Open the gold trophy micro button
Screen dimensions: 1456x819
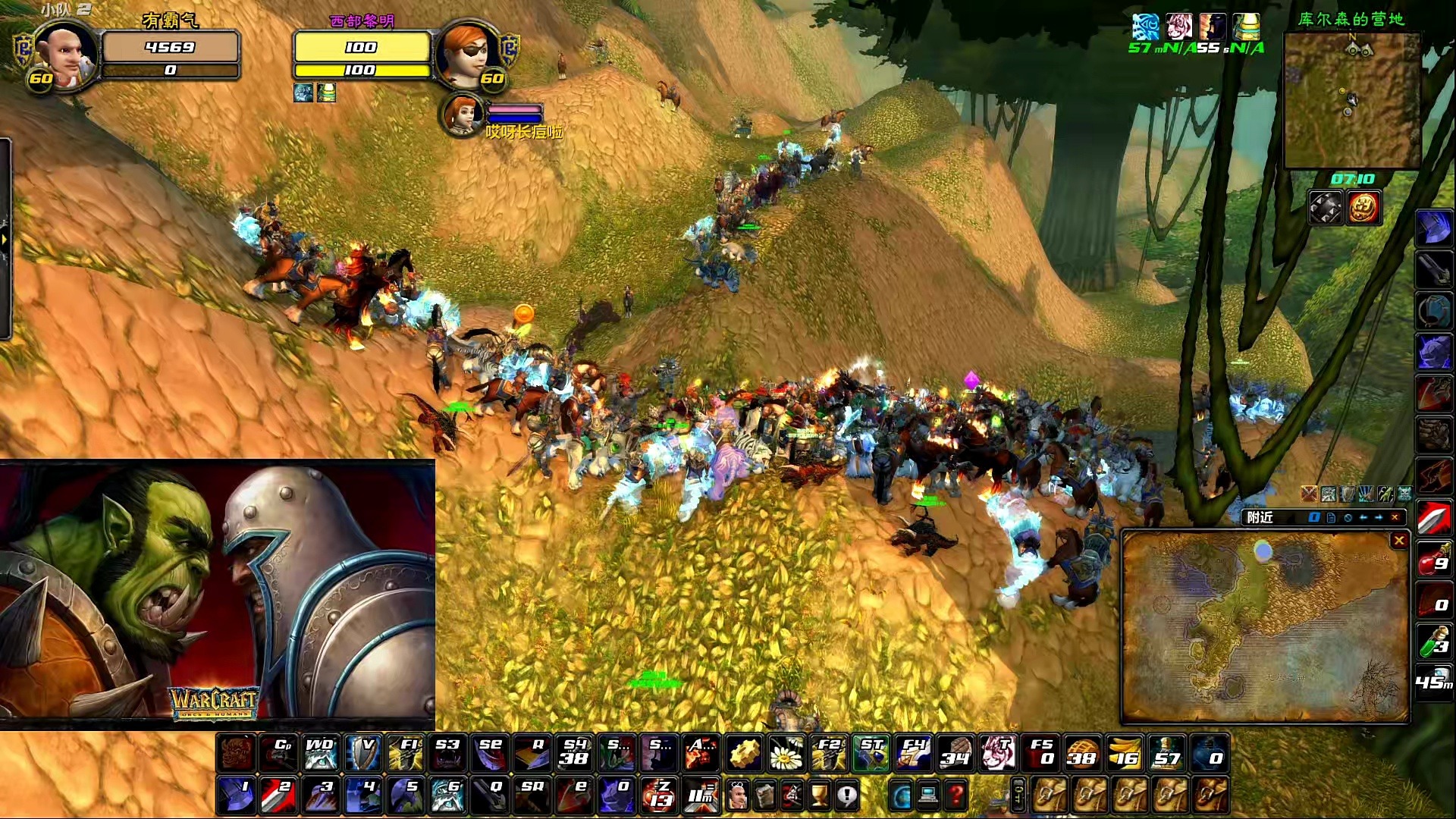click(x=820, y=796)
